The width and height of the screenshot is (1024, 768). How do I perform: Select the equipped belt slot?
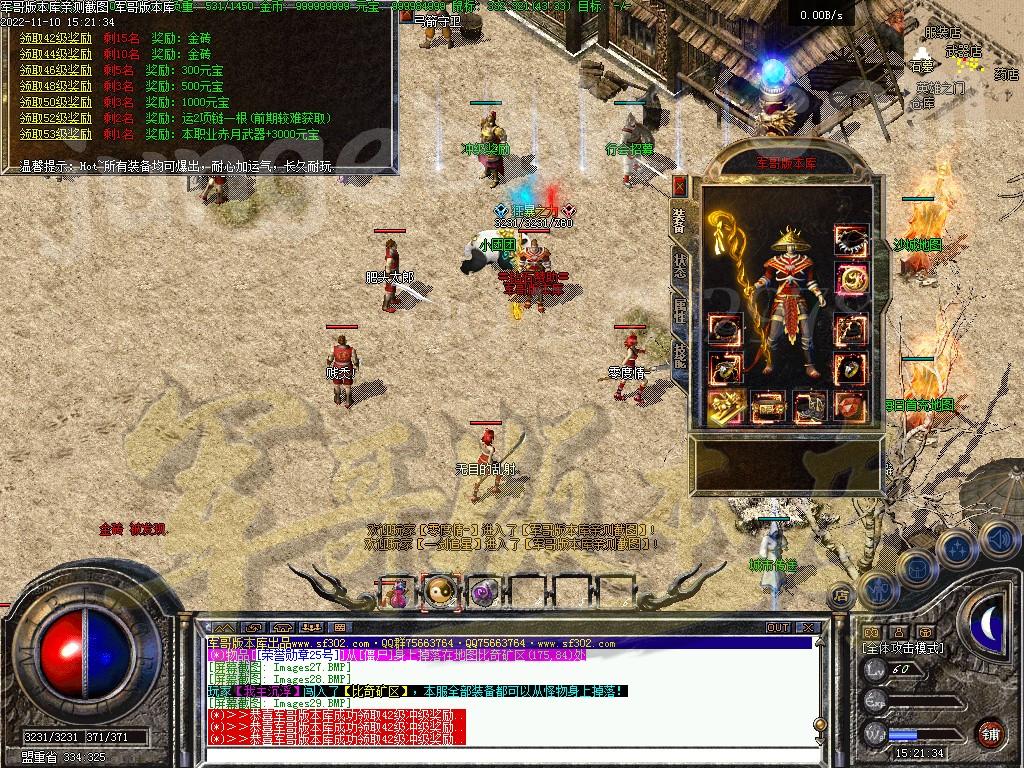[766, 405]
